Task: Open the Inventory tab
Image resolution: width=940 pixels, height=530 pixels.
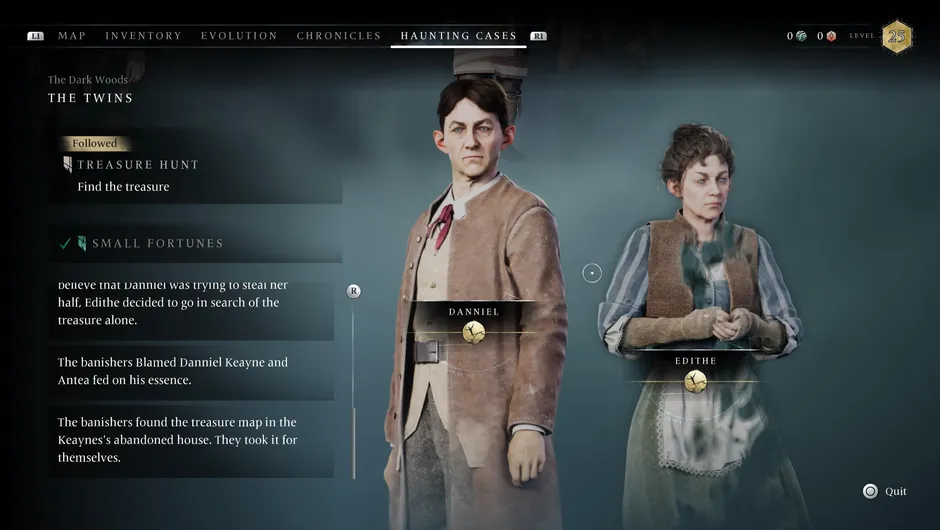Action: (143, 36)
